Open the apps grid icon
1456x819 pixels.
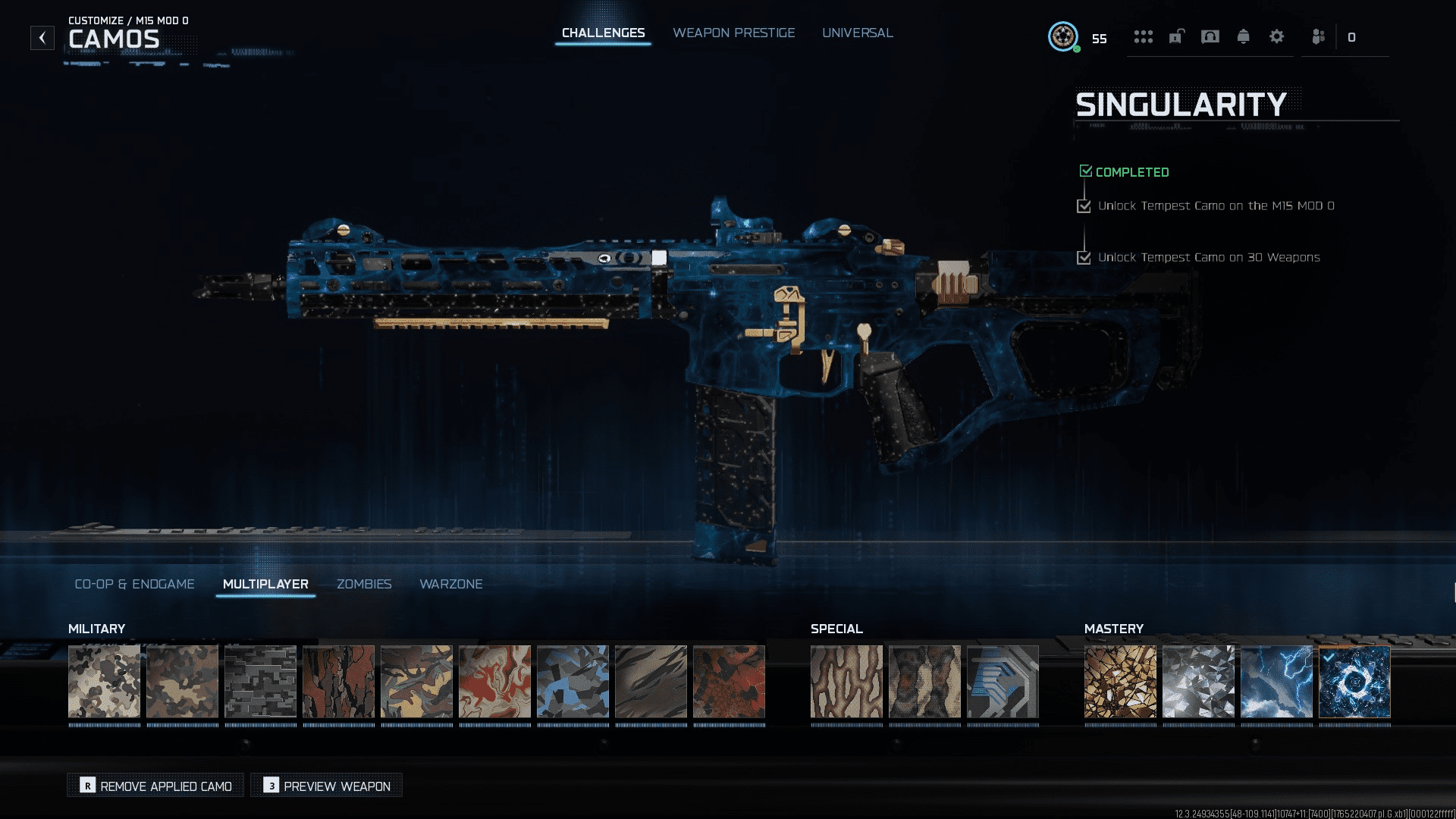click(1144, 36)
